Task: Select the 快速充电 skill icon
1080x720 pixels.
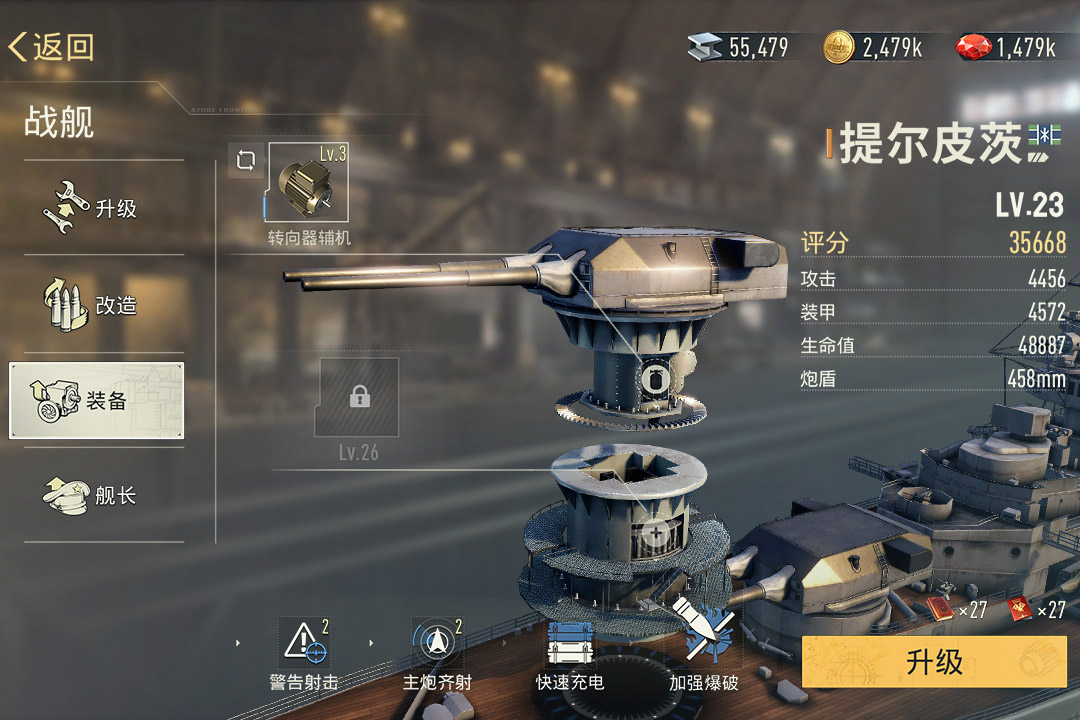Action: (x=570, y=643)
